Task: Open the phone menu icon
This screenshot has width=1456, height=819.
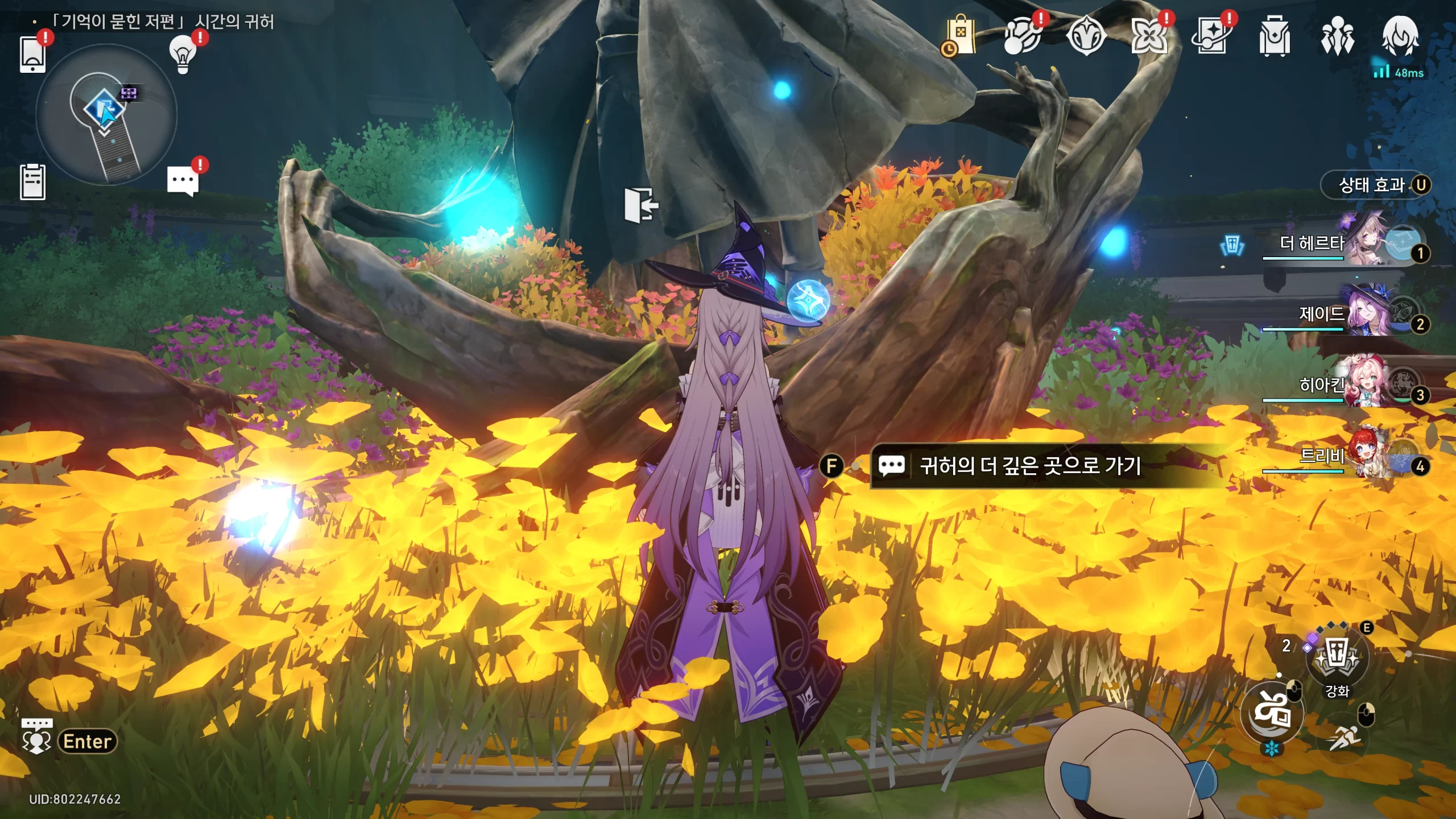Action: point(32,54)
